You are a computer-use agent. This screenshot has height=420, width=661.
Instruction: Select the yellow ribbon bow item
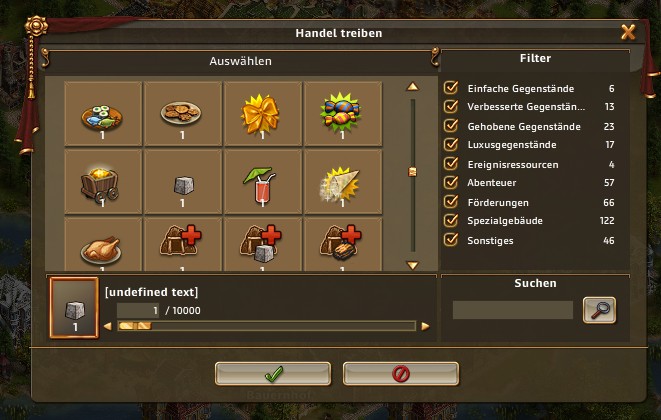click(x=263, y=110)
